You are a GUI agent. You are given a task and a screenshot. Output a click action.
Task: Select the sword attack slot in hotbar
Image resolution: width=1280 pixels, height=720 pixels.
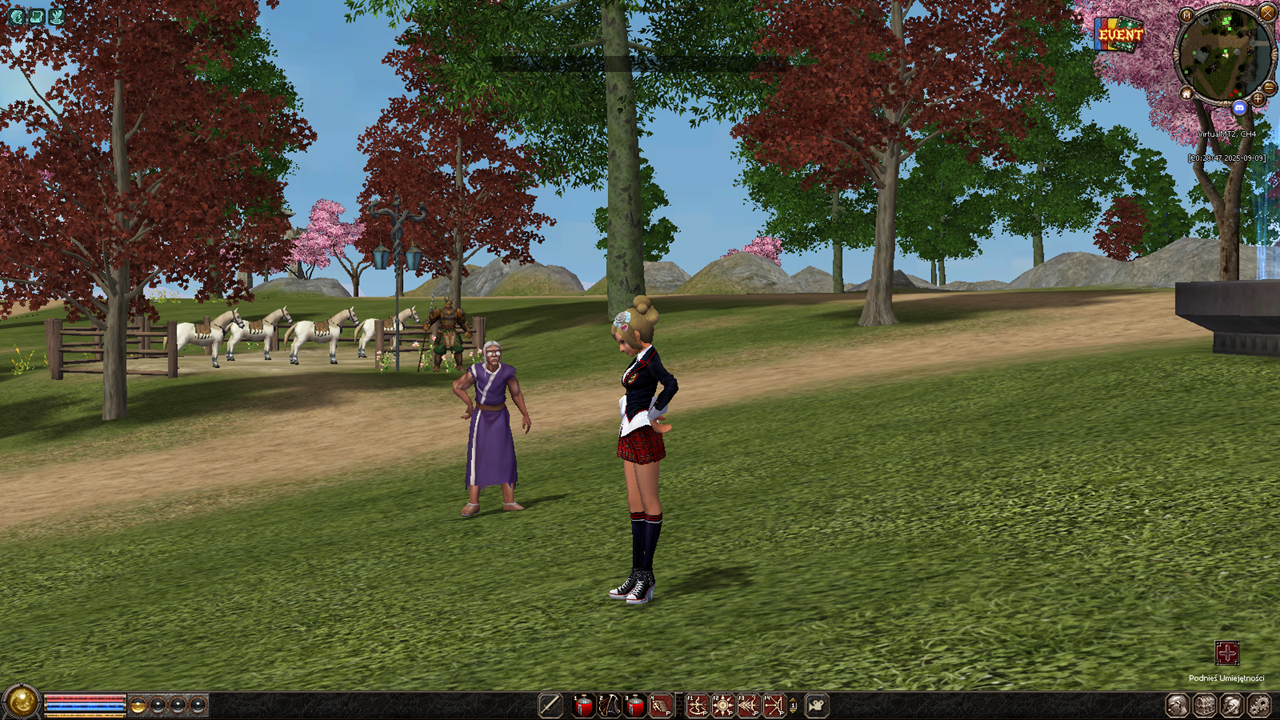click(550, 705)
